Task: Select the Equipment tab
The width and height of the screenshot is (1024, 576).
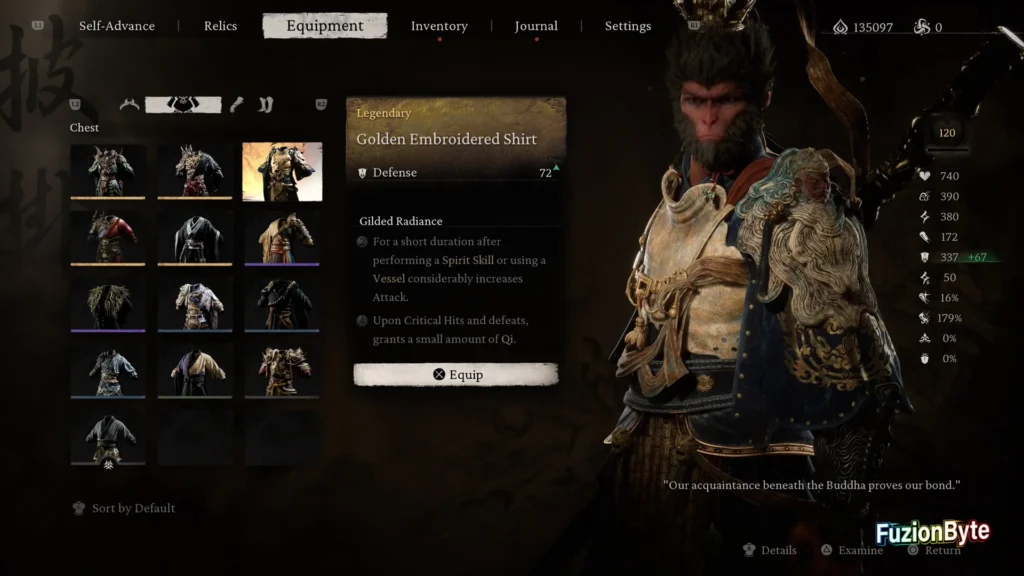Action: (x=324, y=26)
